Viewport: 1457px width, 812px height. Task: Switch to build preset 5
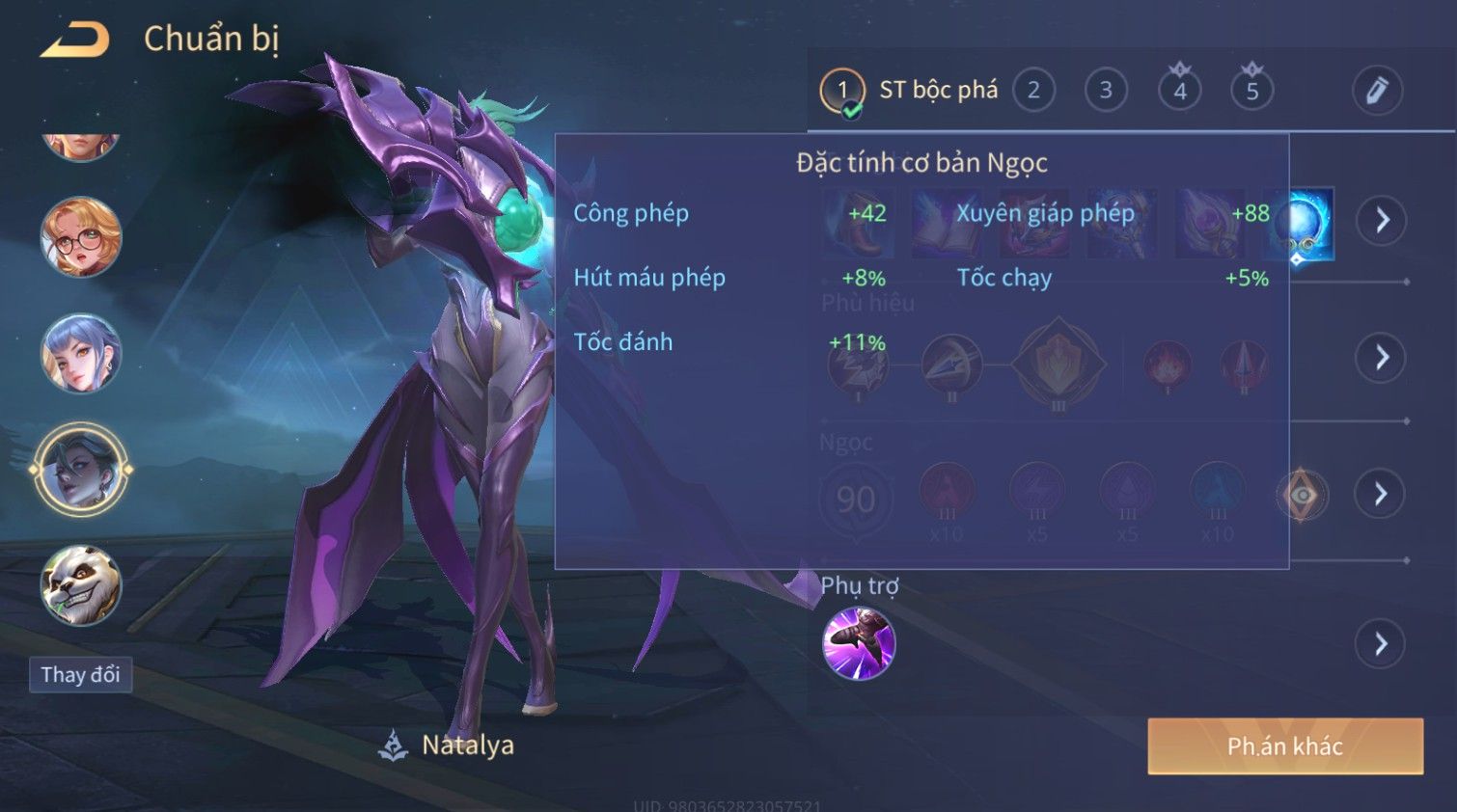pos(1251,92)
